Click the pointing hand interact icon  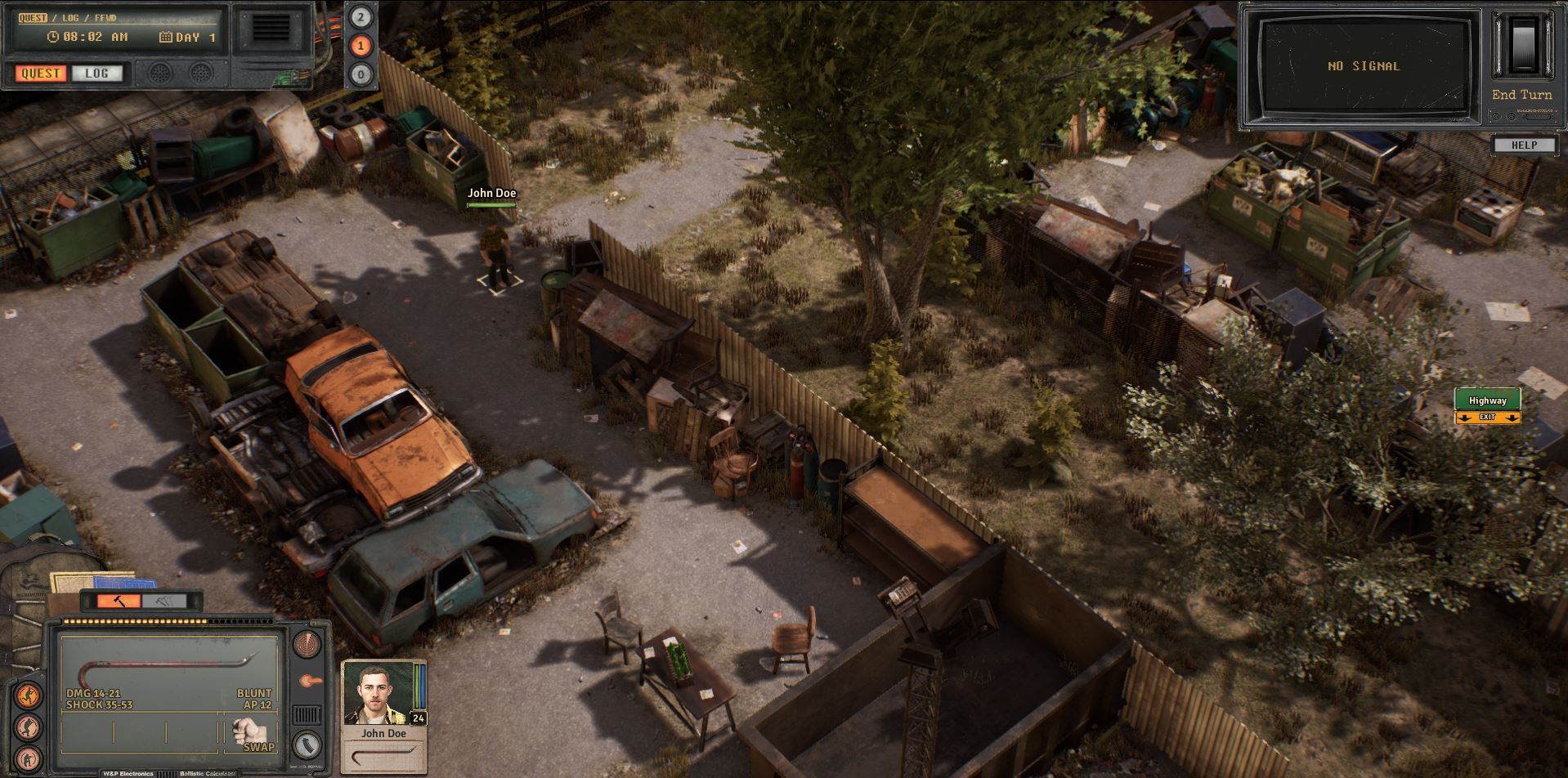[309, 681]
